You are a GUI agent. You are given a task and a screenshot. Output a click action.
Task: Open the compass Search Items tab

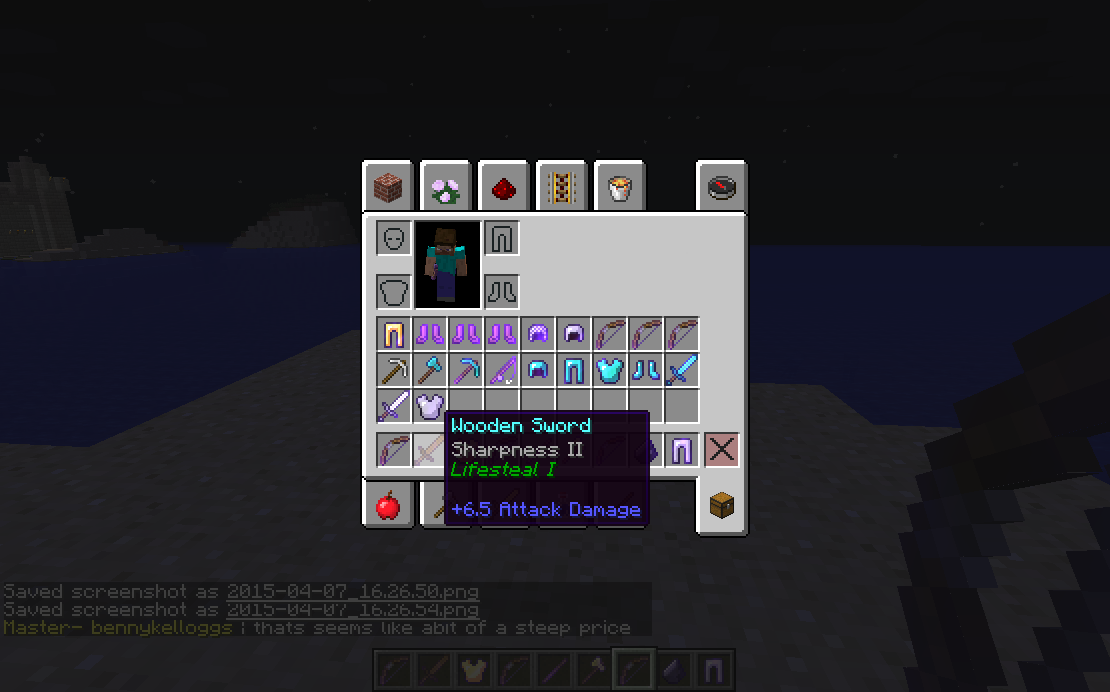[x=722, y=186]
